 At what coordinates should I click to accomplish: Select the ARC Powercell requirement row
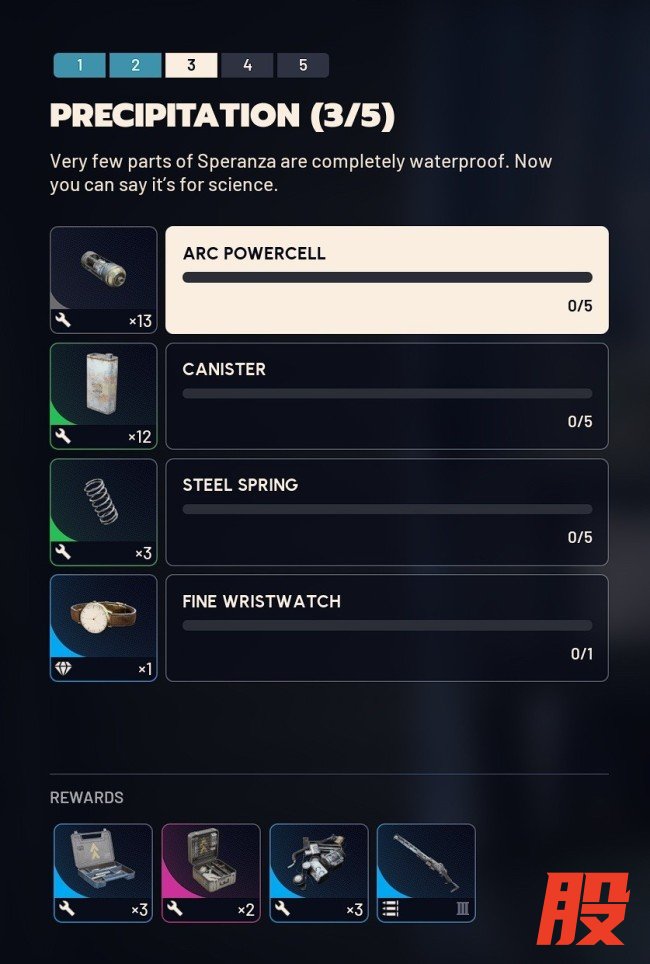click(386, 280)
